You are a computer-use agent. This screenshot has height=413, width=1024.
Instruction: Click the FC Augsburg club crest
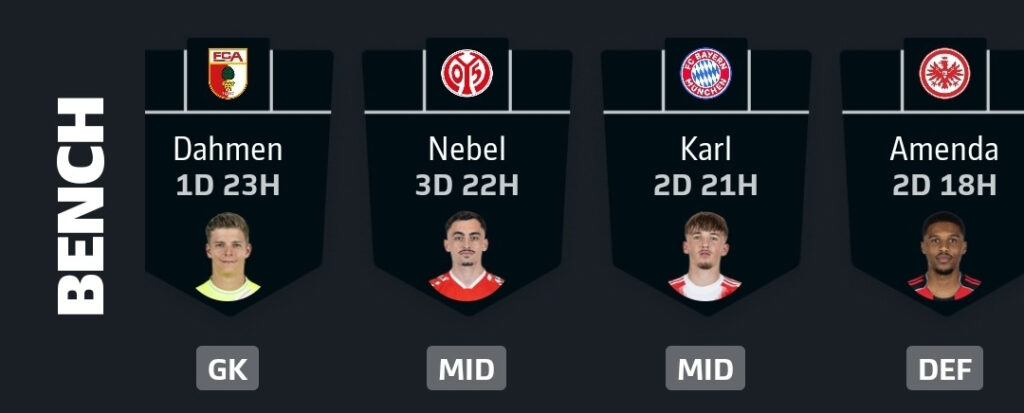[x=228, y=73]
